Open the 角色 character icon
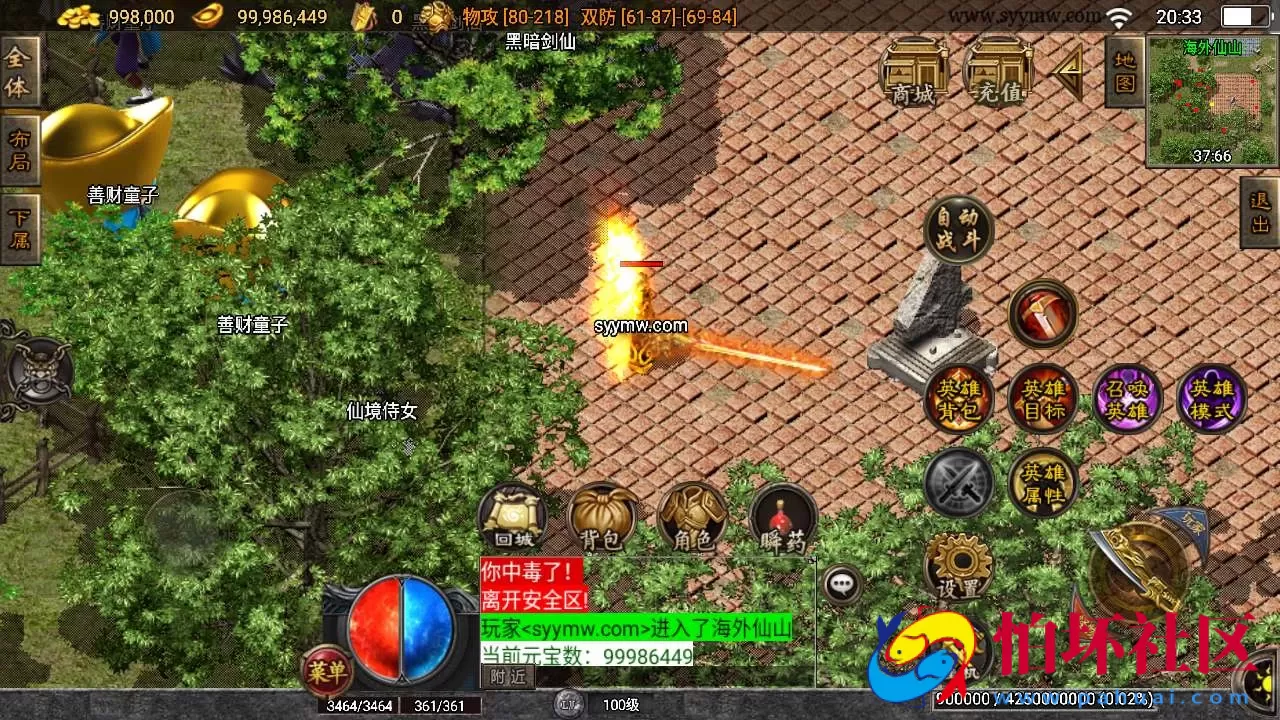This screenshot has height=720, width=1280. [693, 515]
